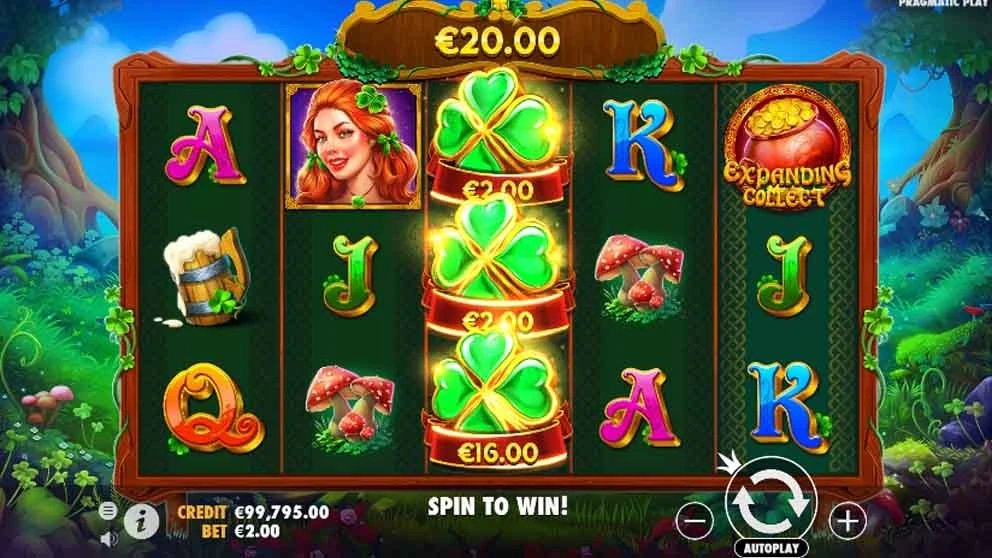Show the game info paytable
The width and height of the screenshot is (992, 558).
click(143, 520)
